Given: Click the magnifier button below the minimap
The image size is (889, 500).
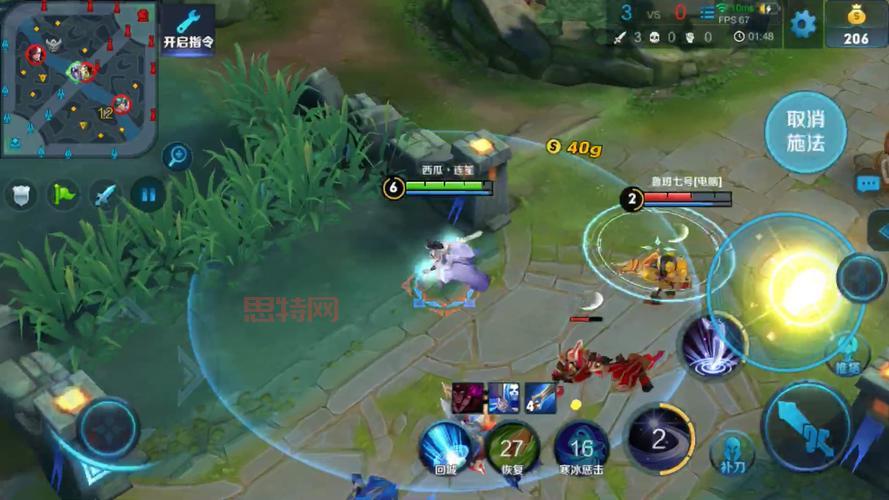Looking at the screenshot, I should (x=177, y=155).
